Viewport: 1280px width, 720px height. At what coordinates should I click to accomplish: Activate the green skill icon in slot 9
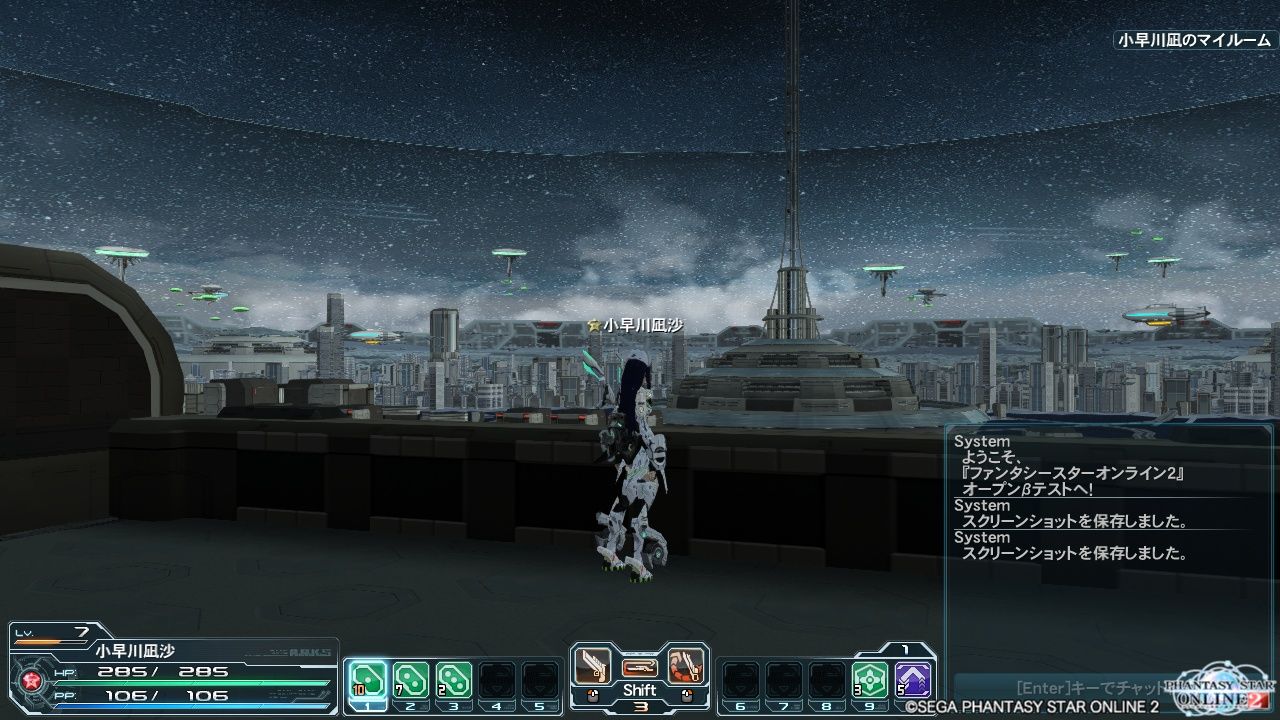click(x=870, y=679)
